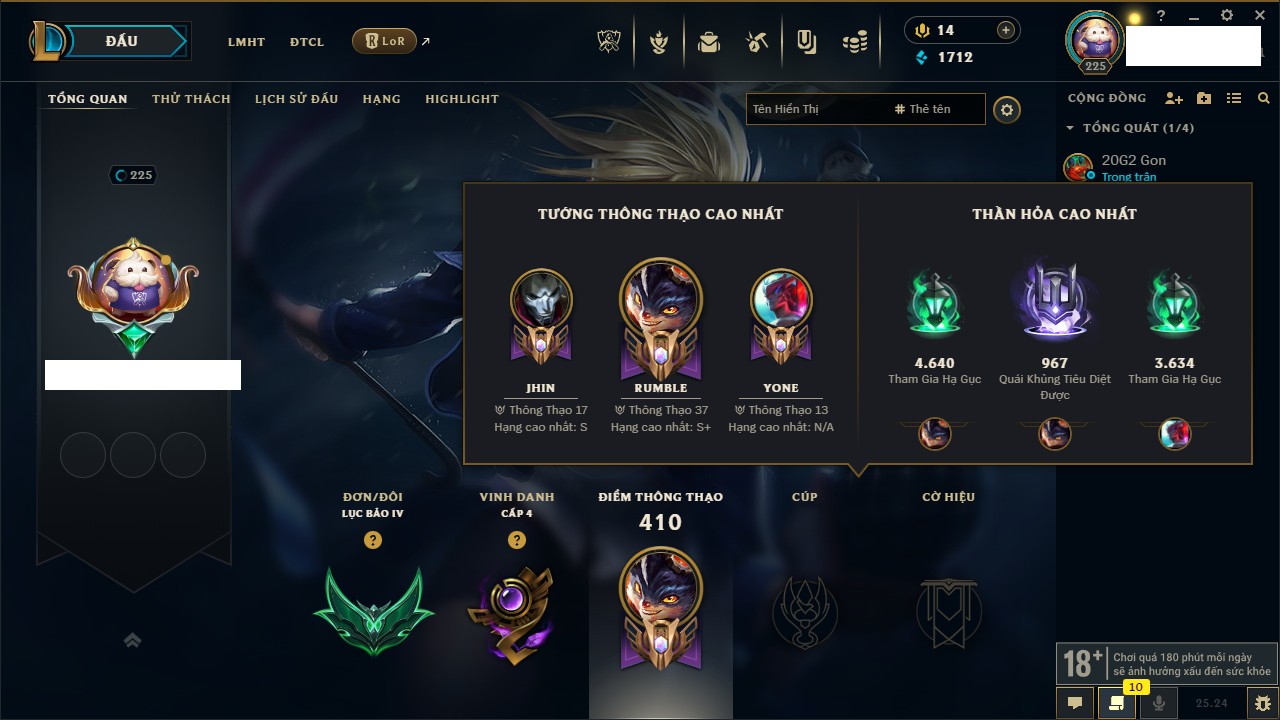Collapse the TỔNG QUÁT friends group
The height and width of the screenshot is (720, 1280).
[x=1070, y=128]
